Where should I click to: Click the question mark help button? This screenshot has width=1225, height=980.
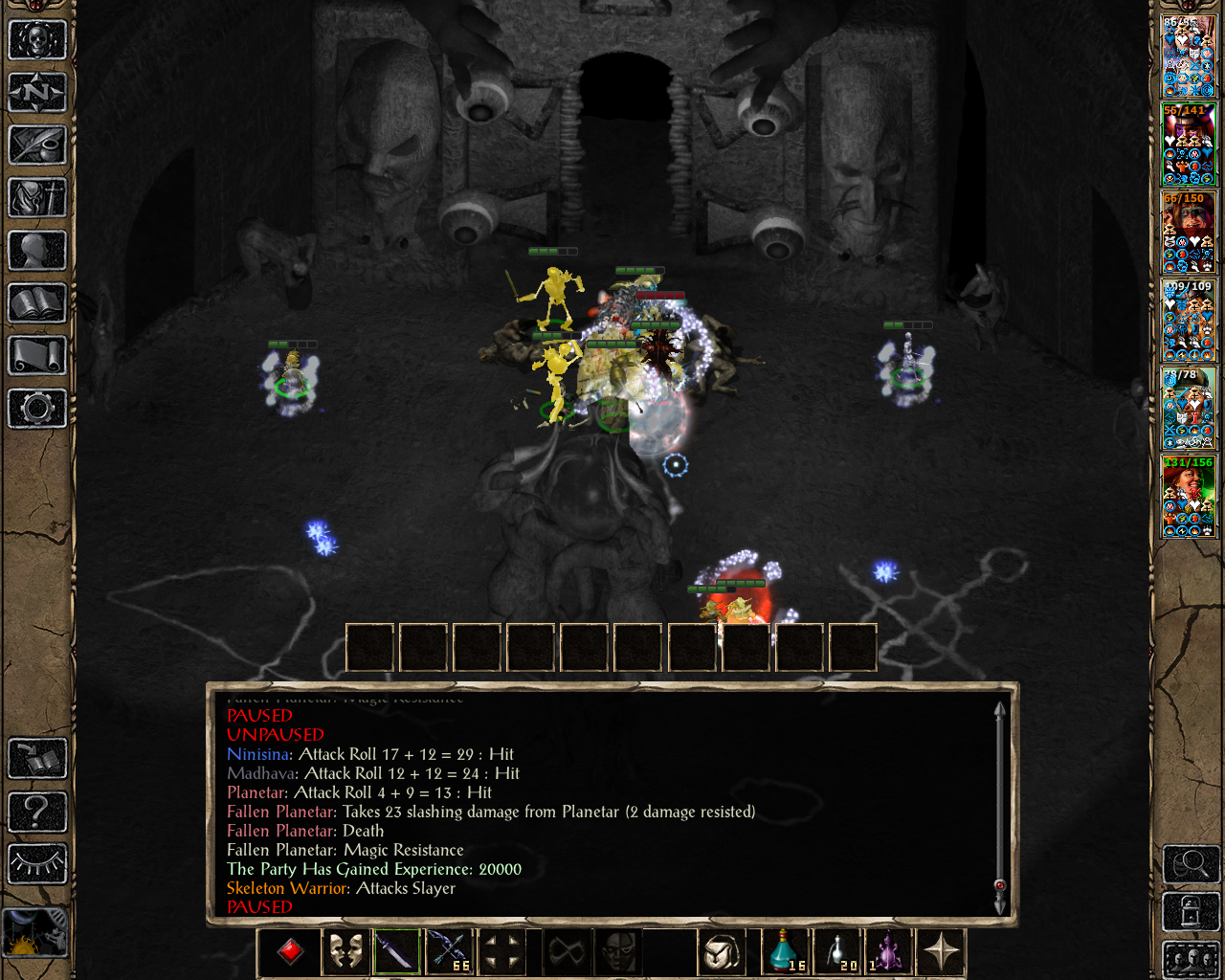click(37, 812)
